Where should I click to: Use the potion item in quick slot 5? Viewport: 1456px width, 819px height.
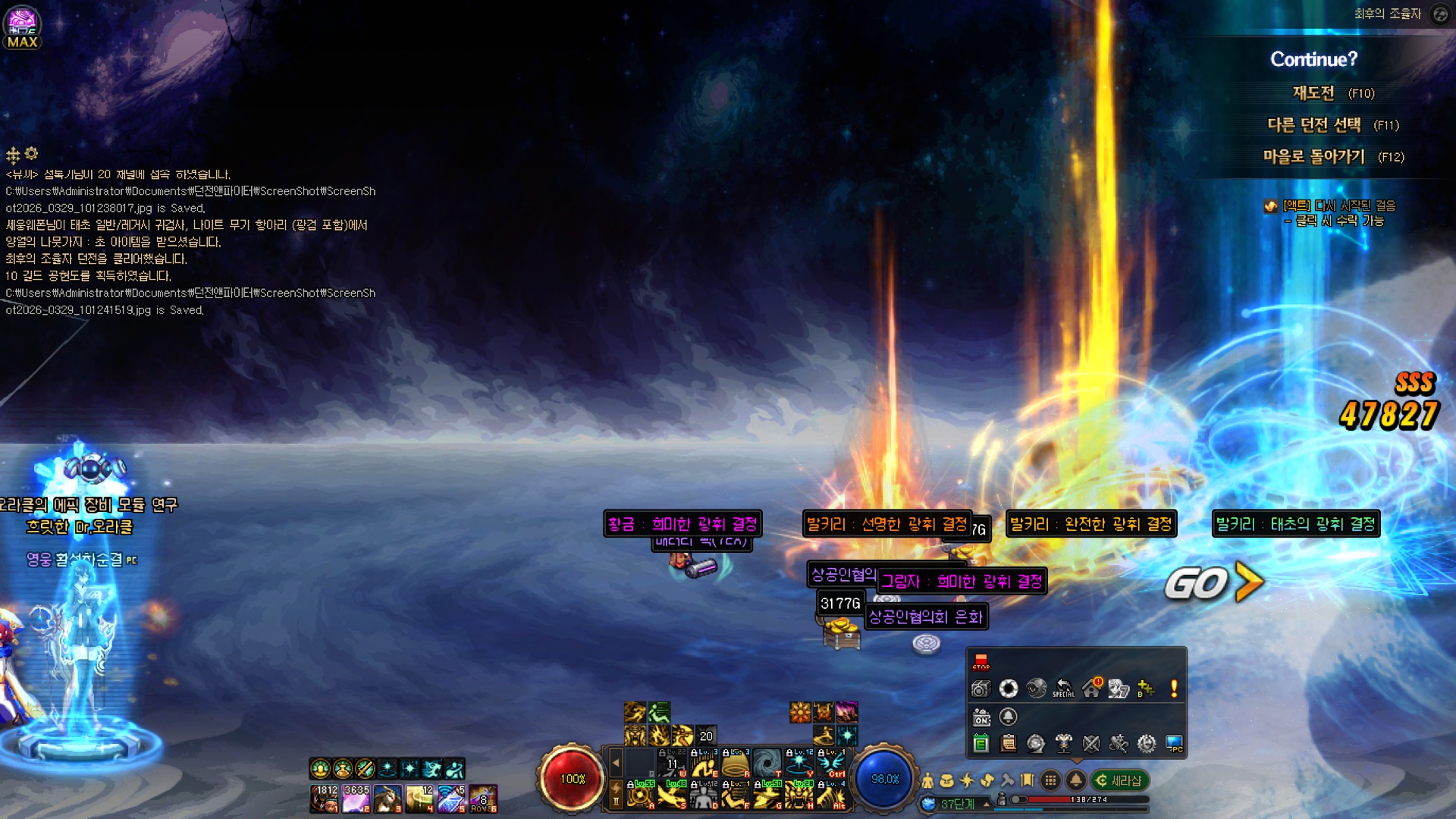click(x=451, y=799)
